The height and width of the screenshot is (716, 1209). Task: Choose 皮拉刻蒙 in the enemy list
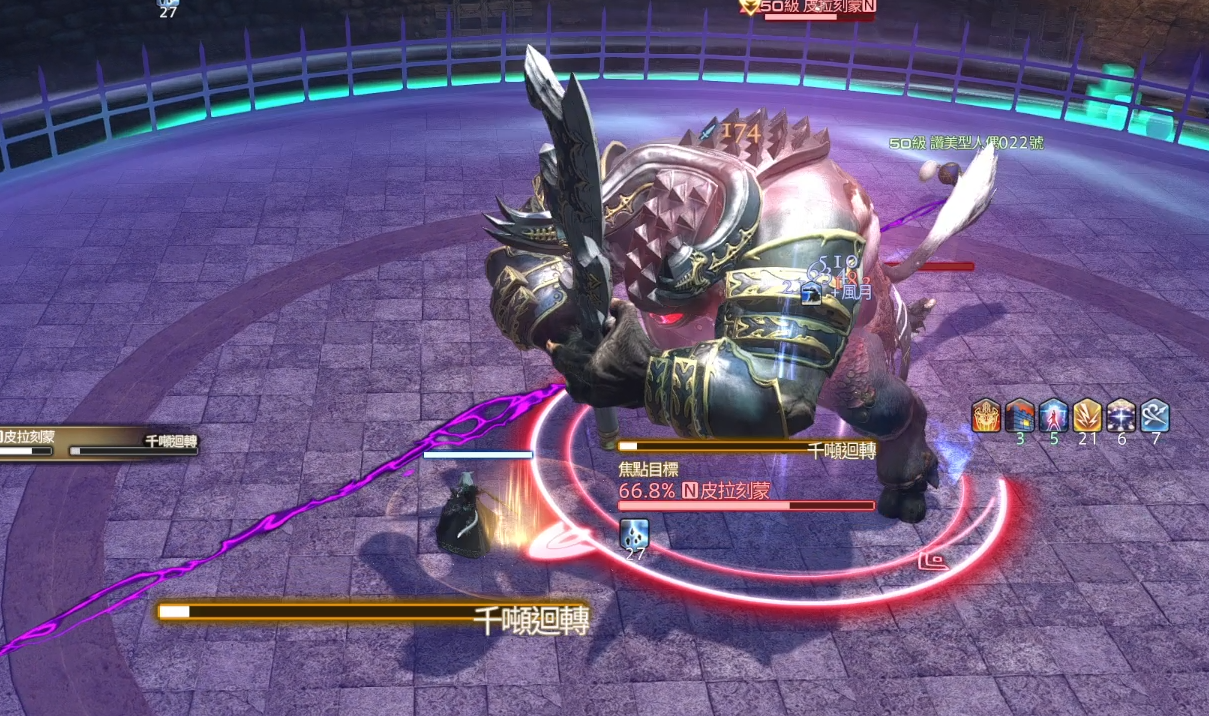point(28,437)
